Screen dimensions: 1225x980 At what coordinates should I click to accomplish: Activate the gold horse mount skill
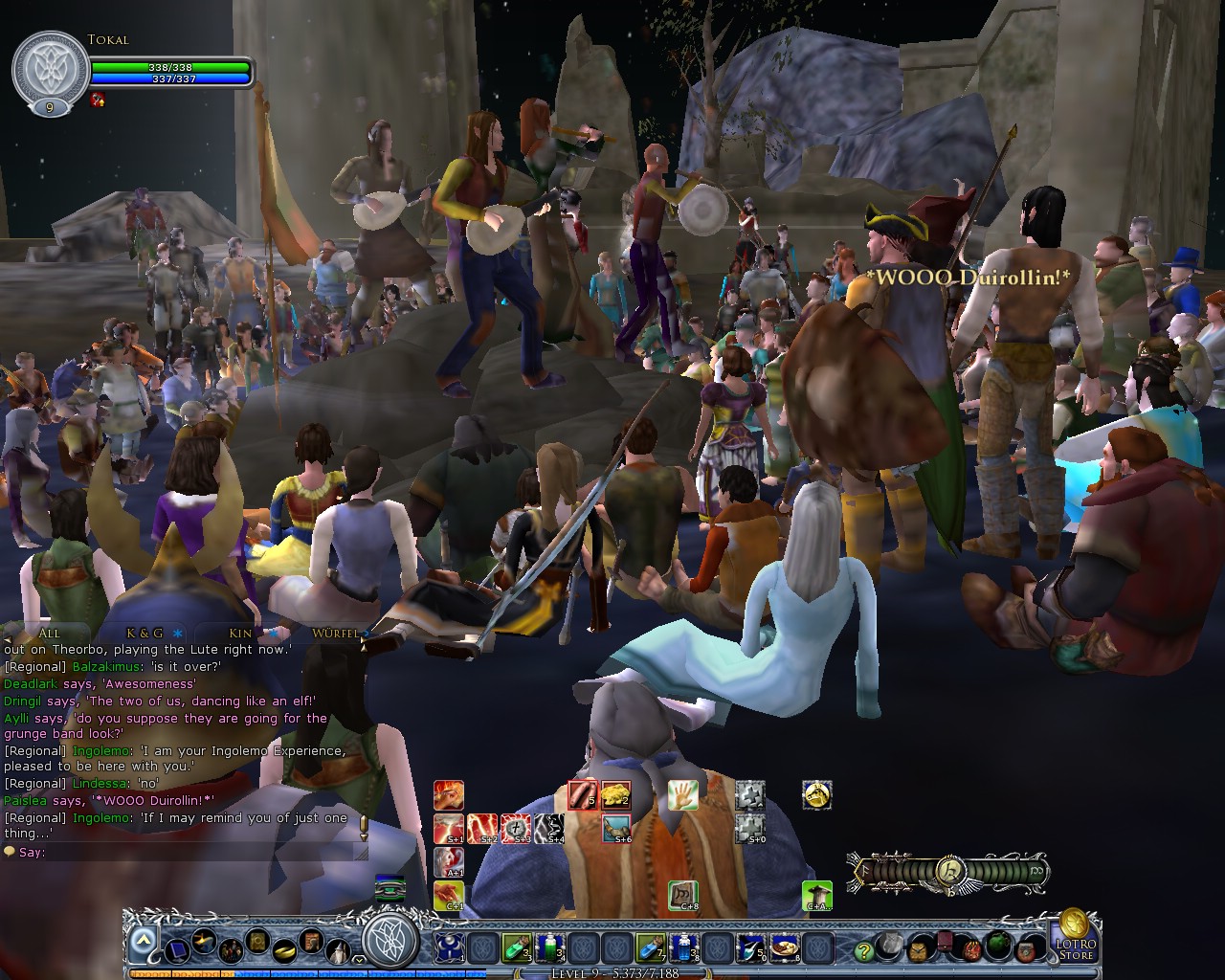click(x=816, y=795)
